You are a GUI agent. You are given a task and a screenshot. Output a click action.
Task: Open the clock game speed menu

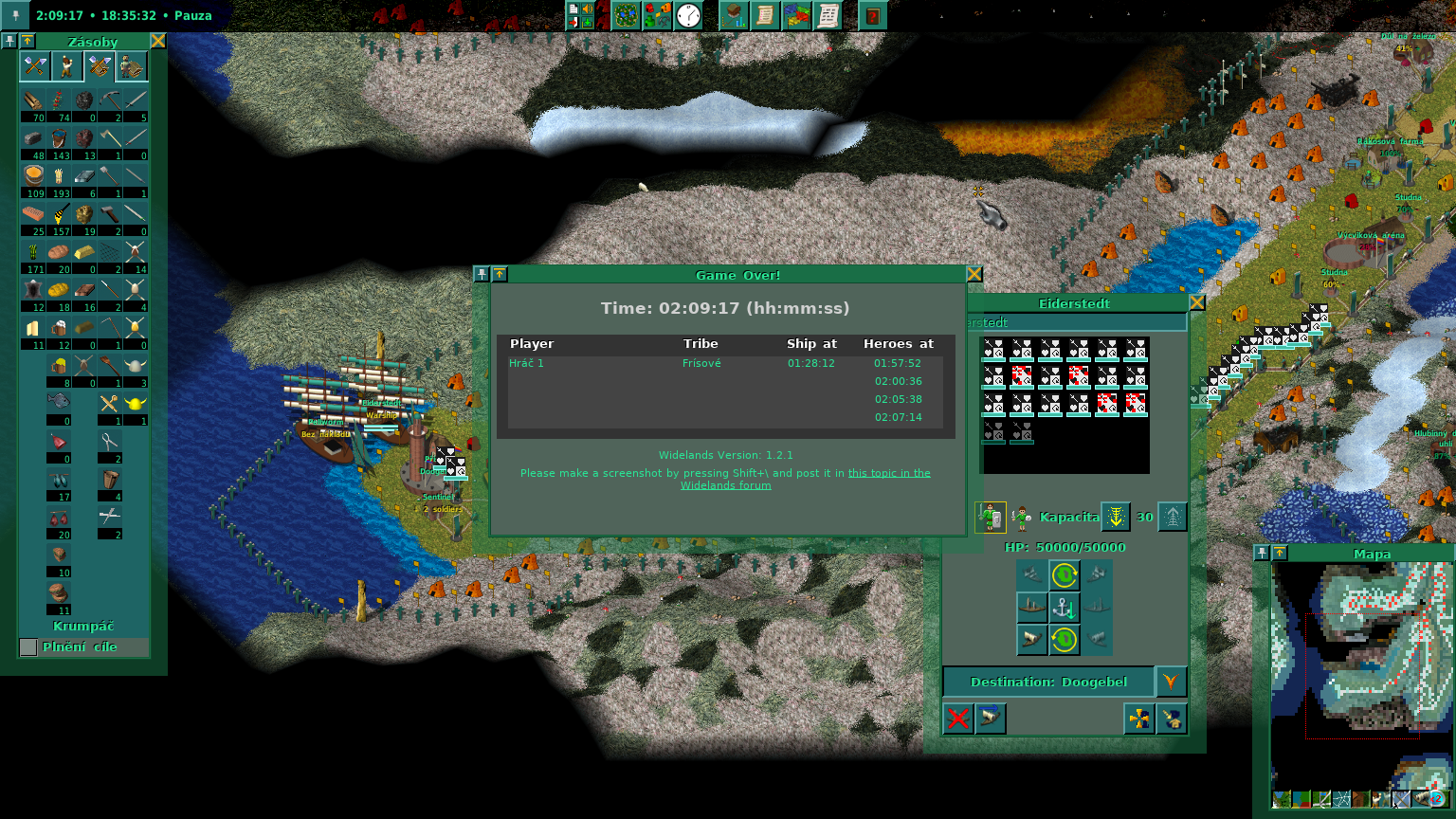[688, 16]
